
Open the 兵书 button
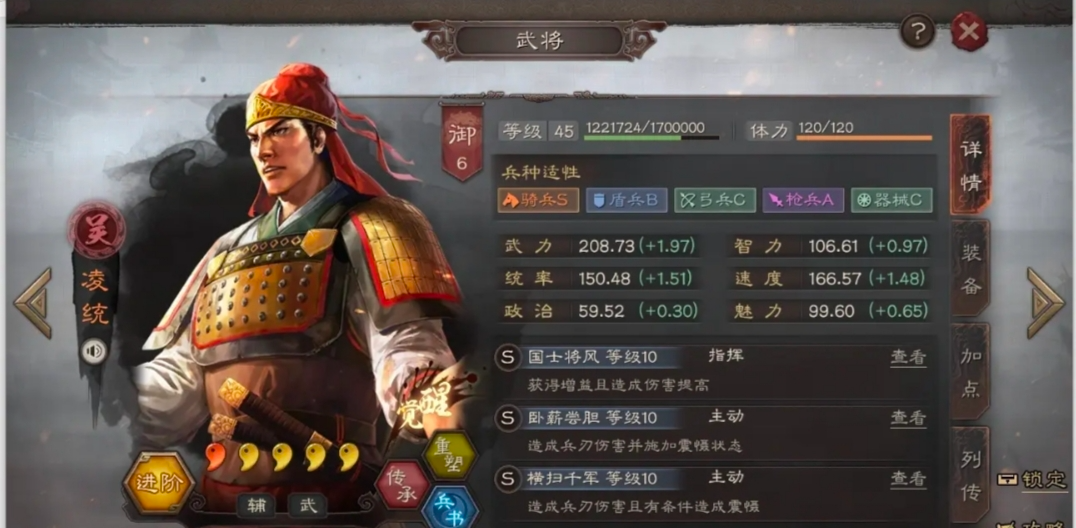pos(449,507)
